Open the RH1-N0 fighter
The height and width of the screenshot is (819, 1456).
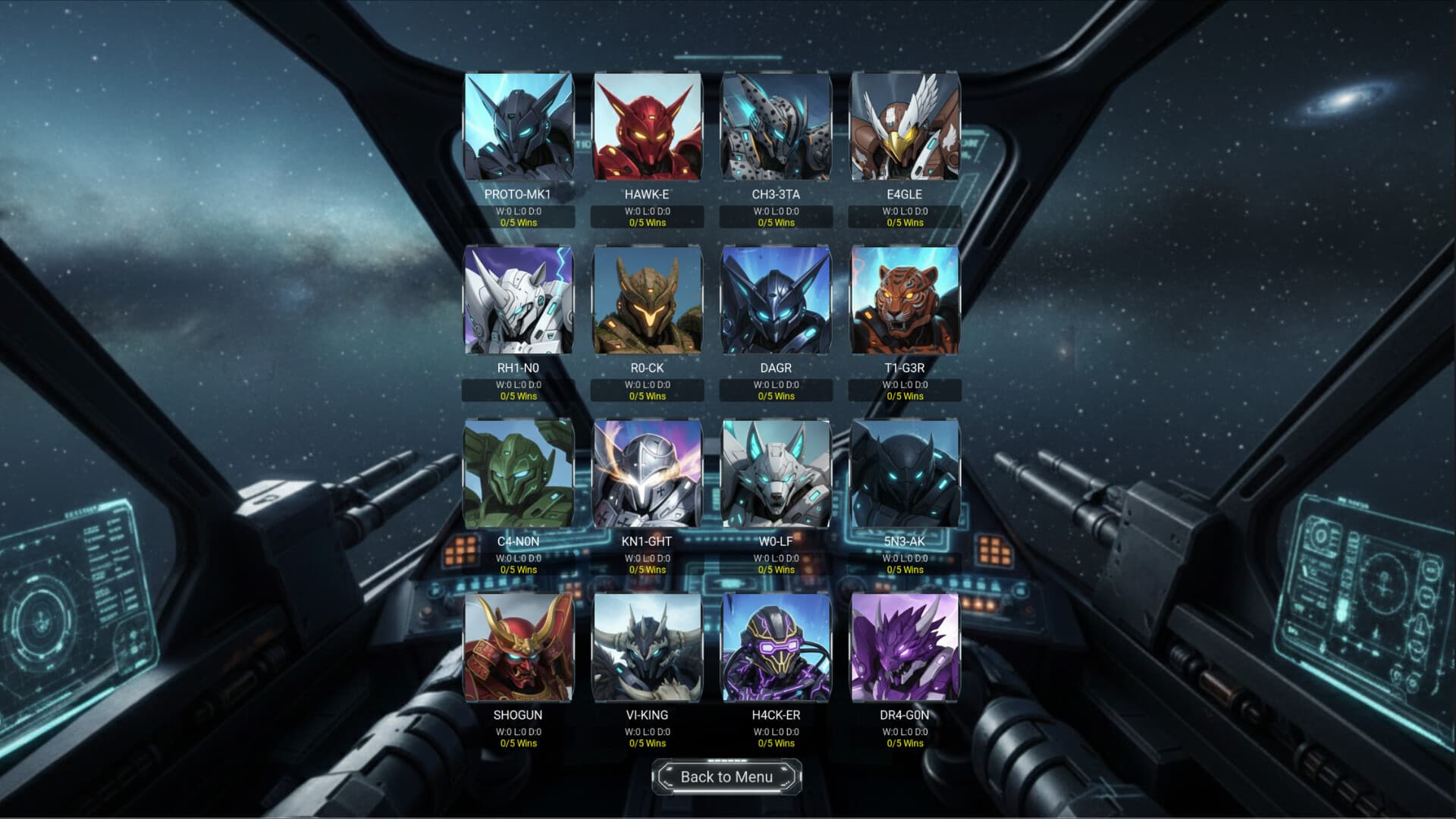(x=519, y=302)
